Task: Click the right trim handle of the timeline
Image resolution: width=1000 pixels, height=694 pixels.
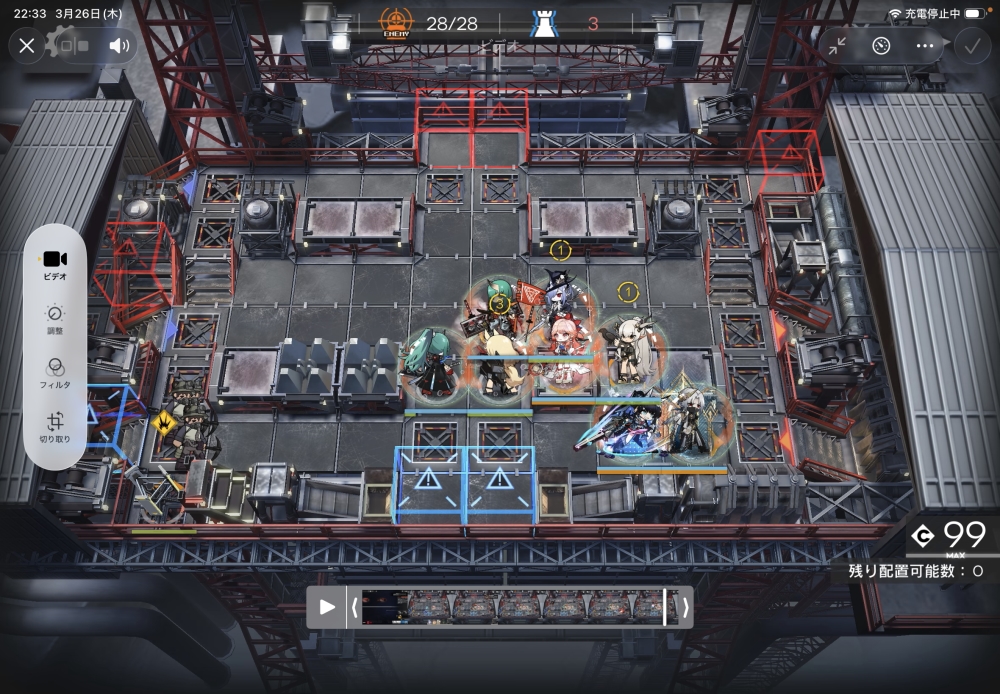Action: coord(684,606)
